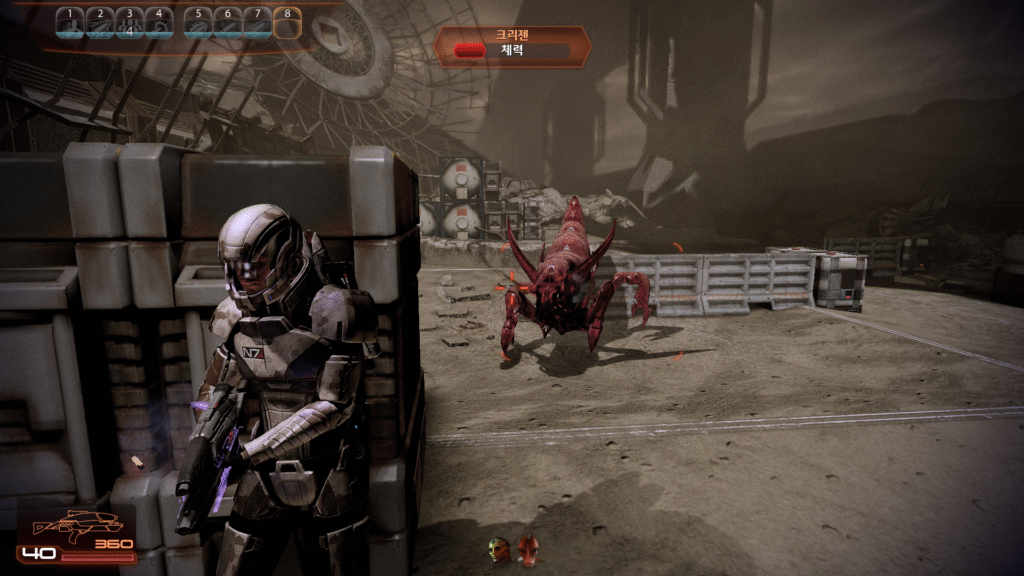
Task: Select the turian squadmate portrait
Action: pyautogui.click(x=498, y=549)
